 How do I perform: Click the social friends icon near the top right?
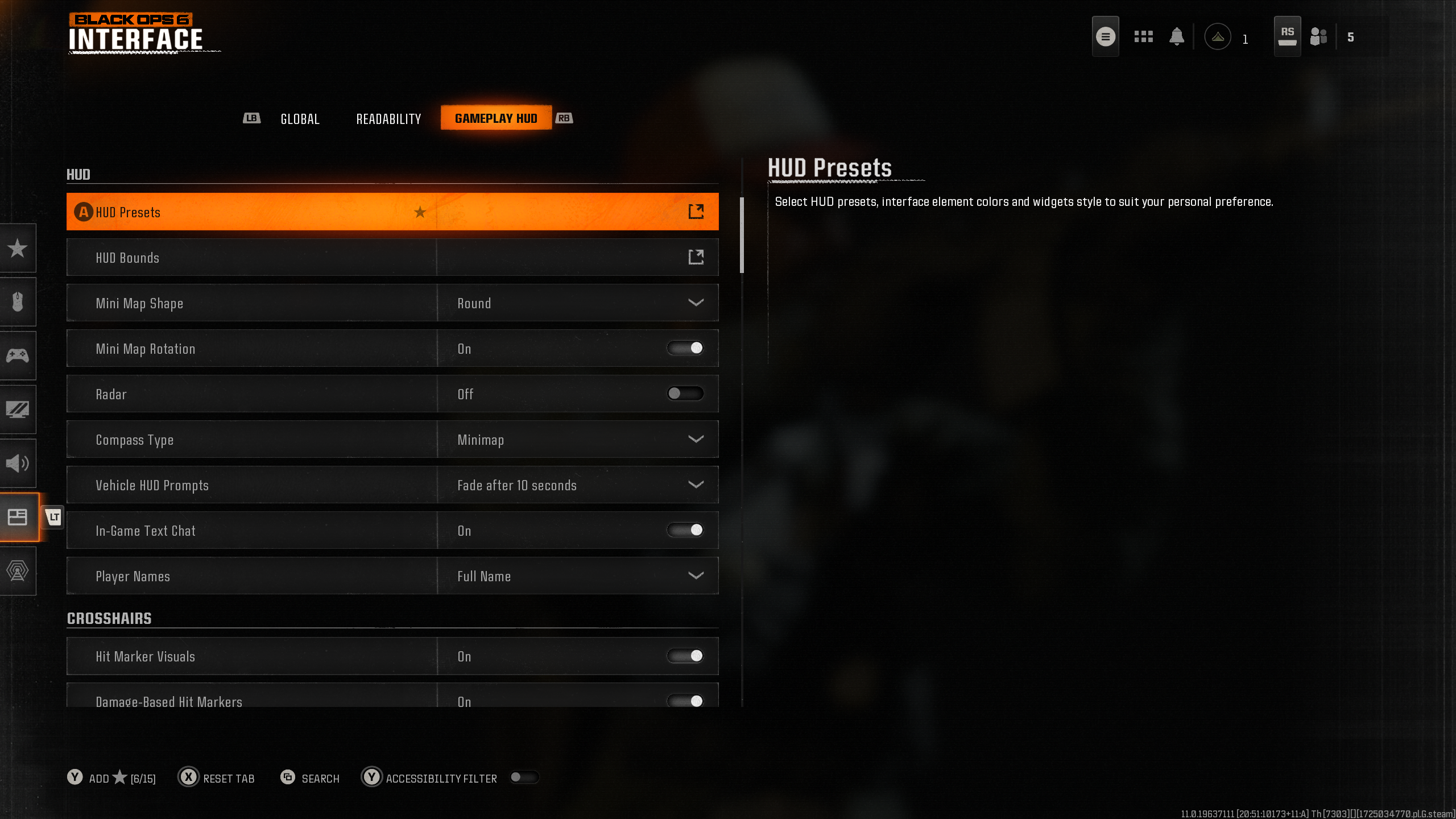1319,36
